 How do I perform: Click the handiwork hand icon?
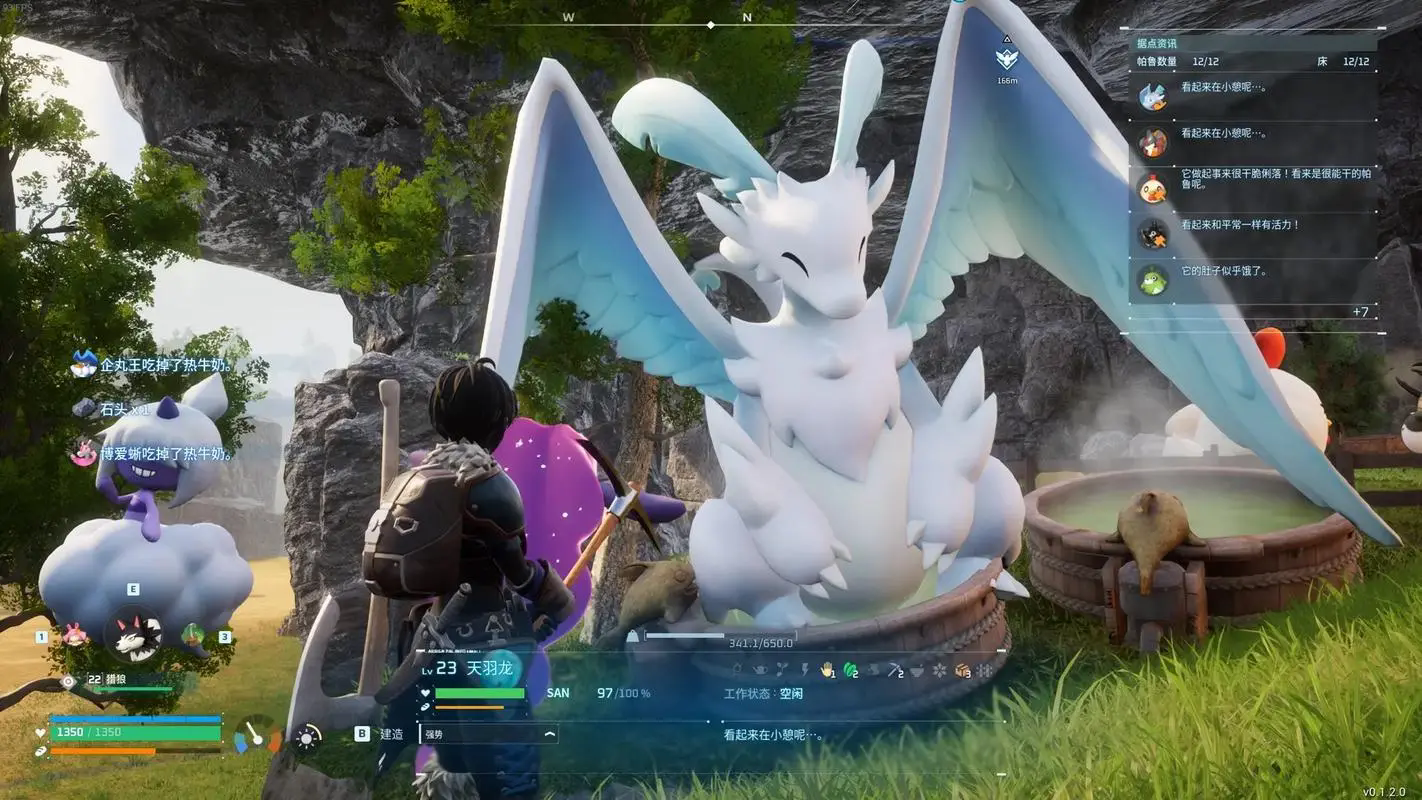pyautogui.click(x=827, y=669)
